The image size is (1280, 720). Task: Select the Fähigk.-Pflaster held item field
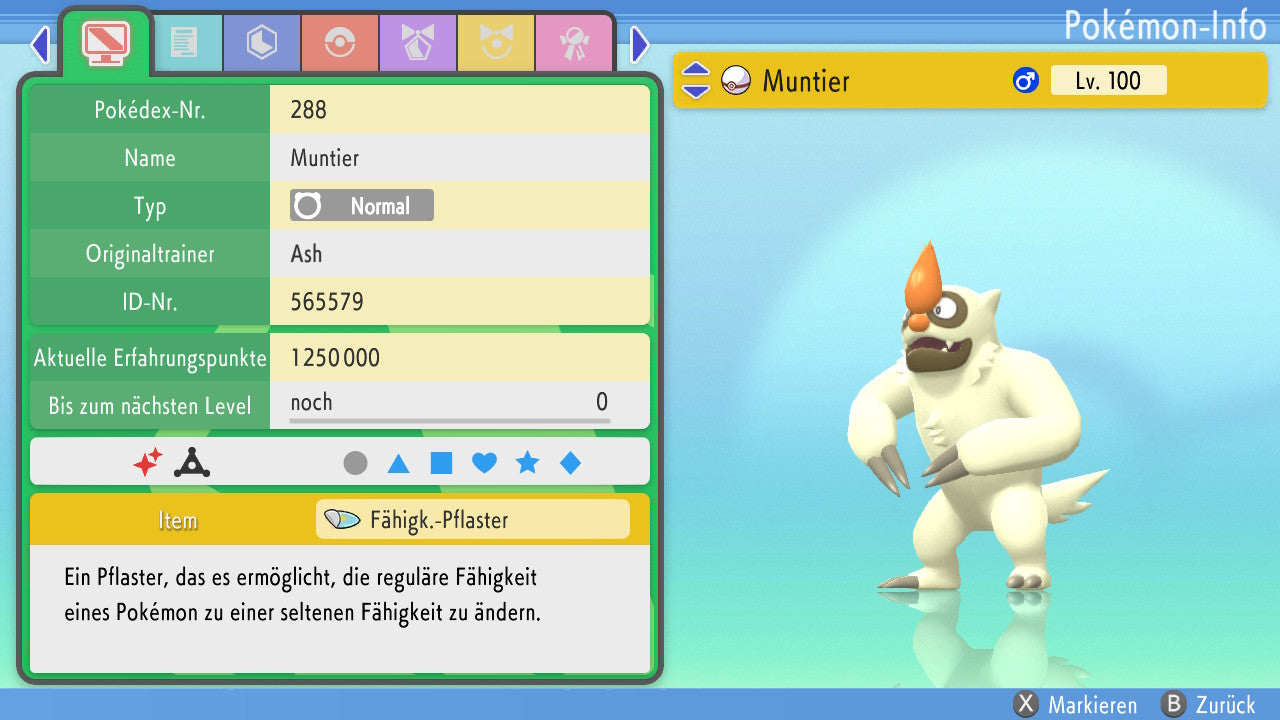472,520
